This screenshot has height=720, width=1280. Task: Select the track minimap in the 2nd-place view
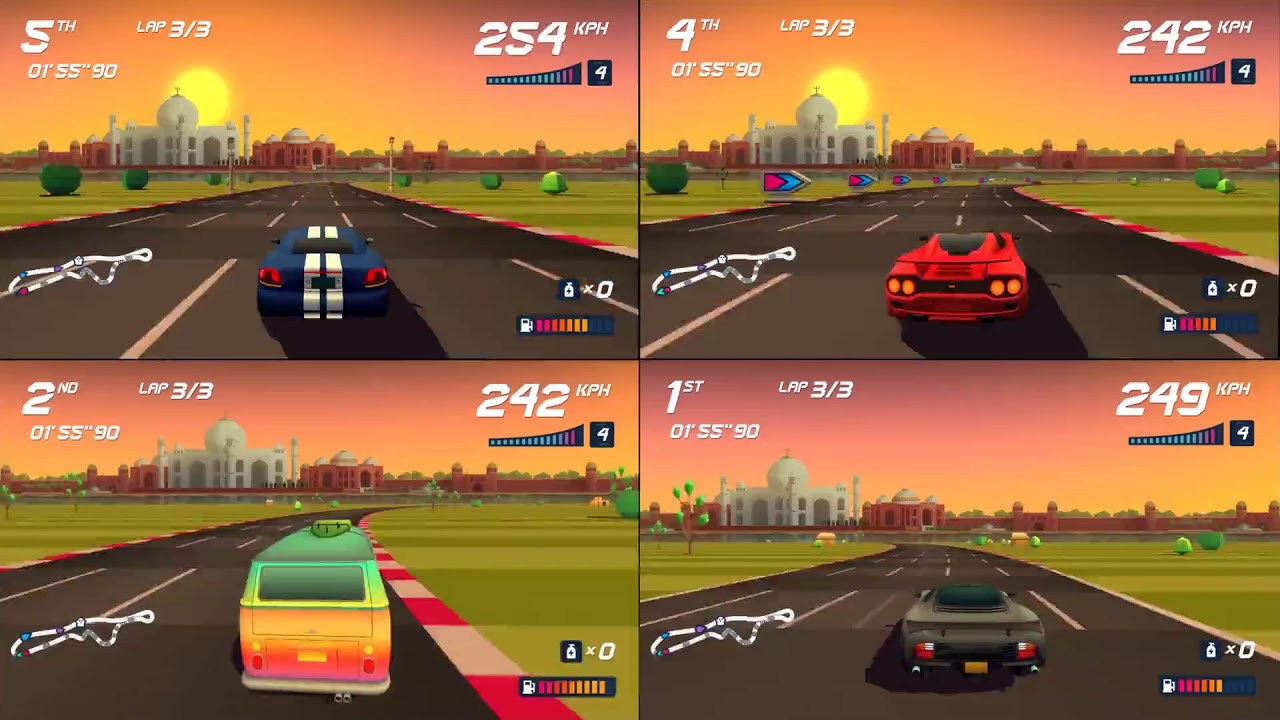(80, 633)
